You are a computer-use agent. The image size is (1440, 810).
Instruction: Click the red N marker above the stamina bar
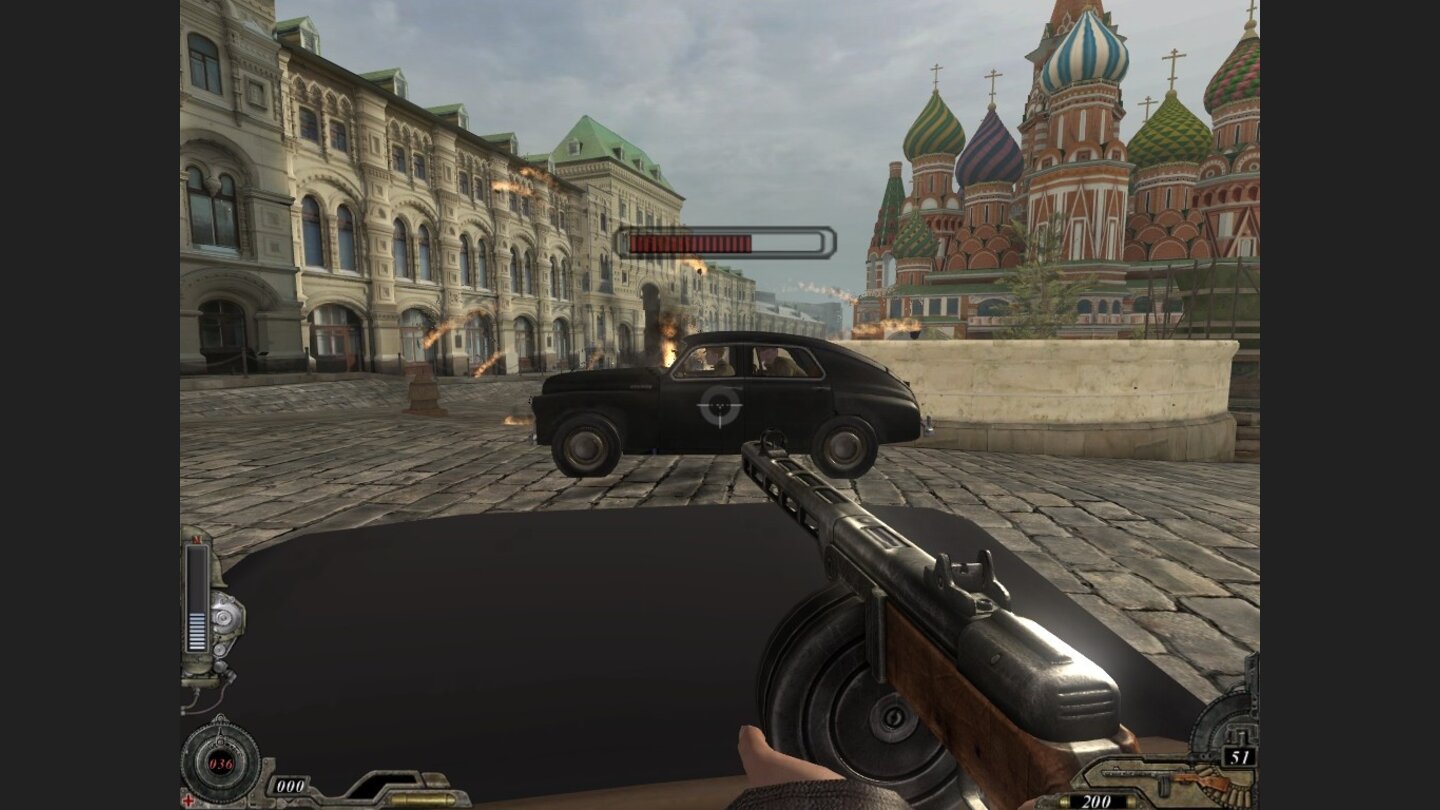(x=197, y=540)
